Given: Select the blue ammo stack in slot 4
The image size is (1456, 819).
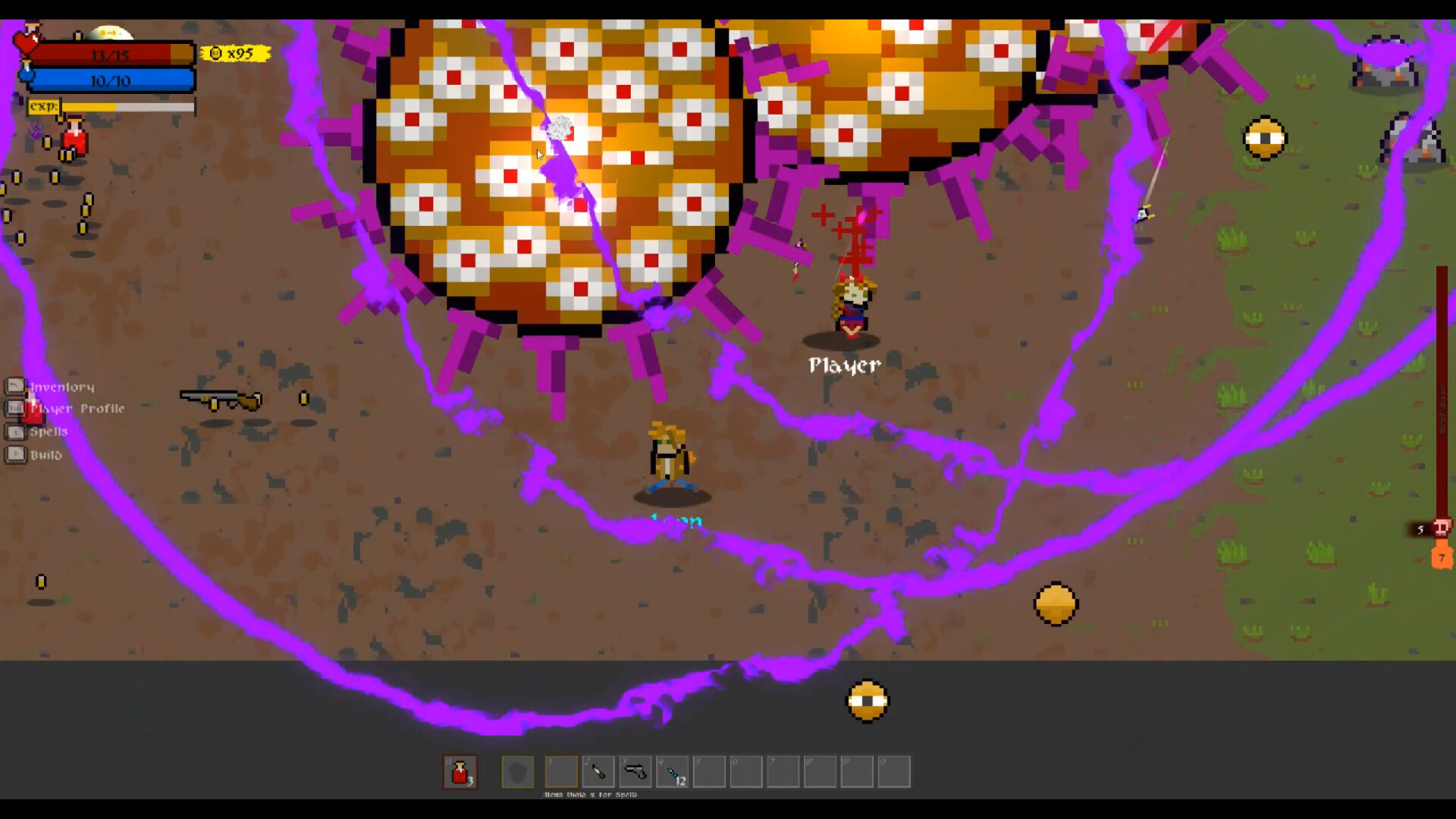Looking at the screenshot, I should (x=673, y=771).
